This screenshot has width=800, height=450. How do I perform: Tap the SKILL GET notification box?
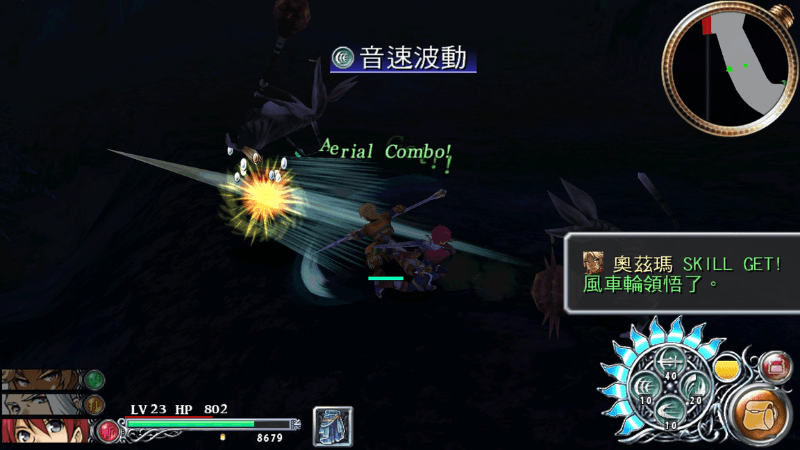point(681,273)
